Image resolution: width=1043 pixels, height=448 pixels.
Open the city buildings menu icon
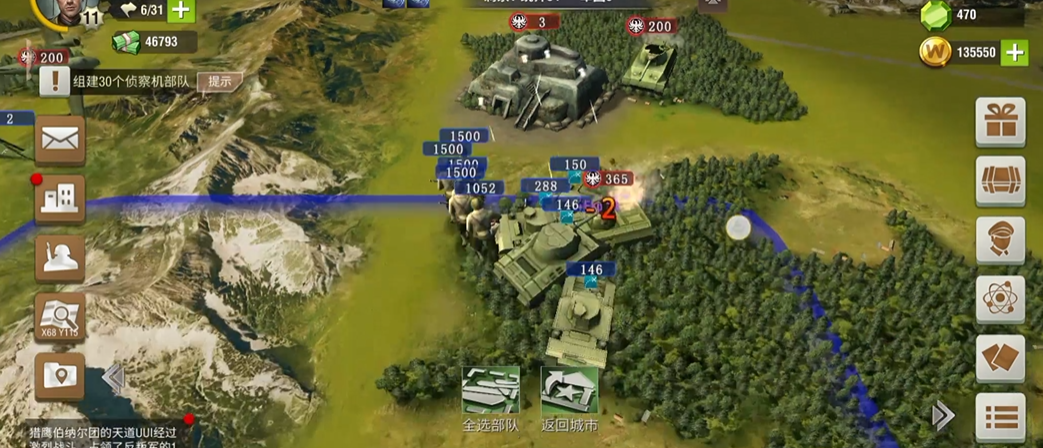click(x=60, y=200)
